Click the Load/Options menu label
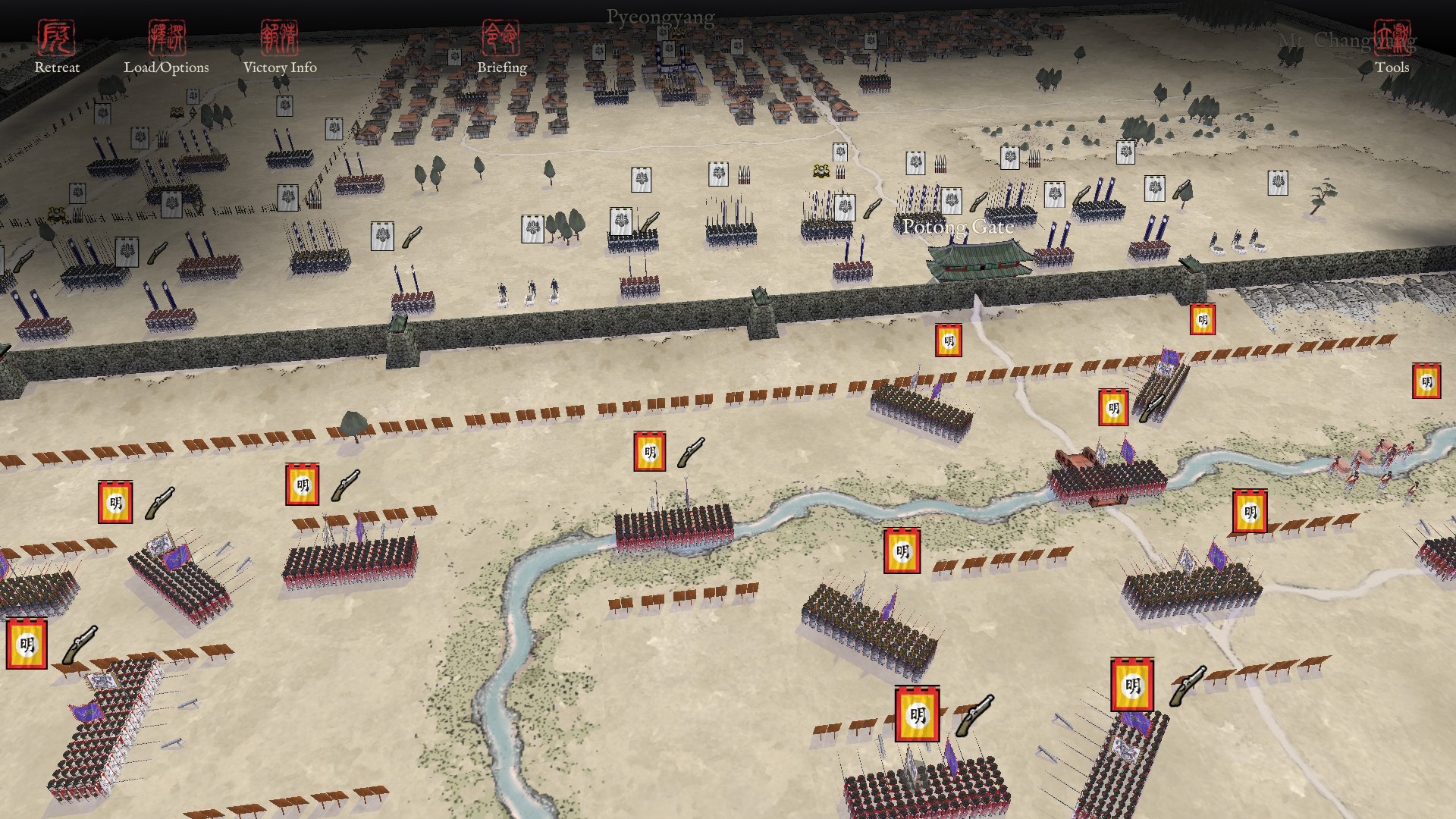 [168, 67]
